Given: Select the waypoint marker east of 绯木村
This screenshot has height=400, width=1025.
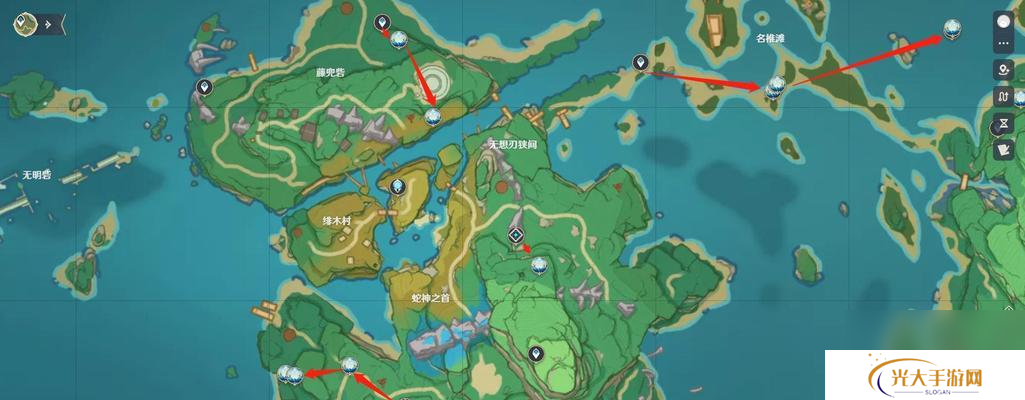Looking at the screenshot, I should 398,186.
